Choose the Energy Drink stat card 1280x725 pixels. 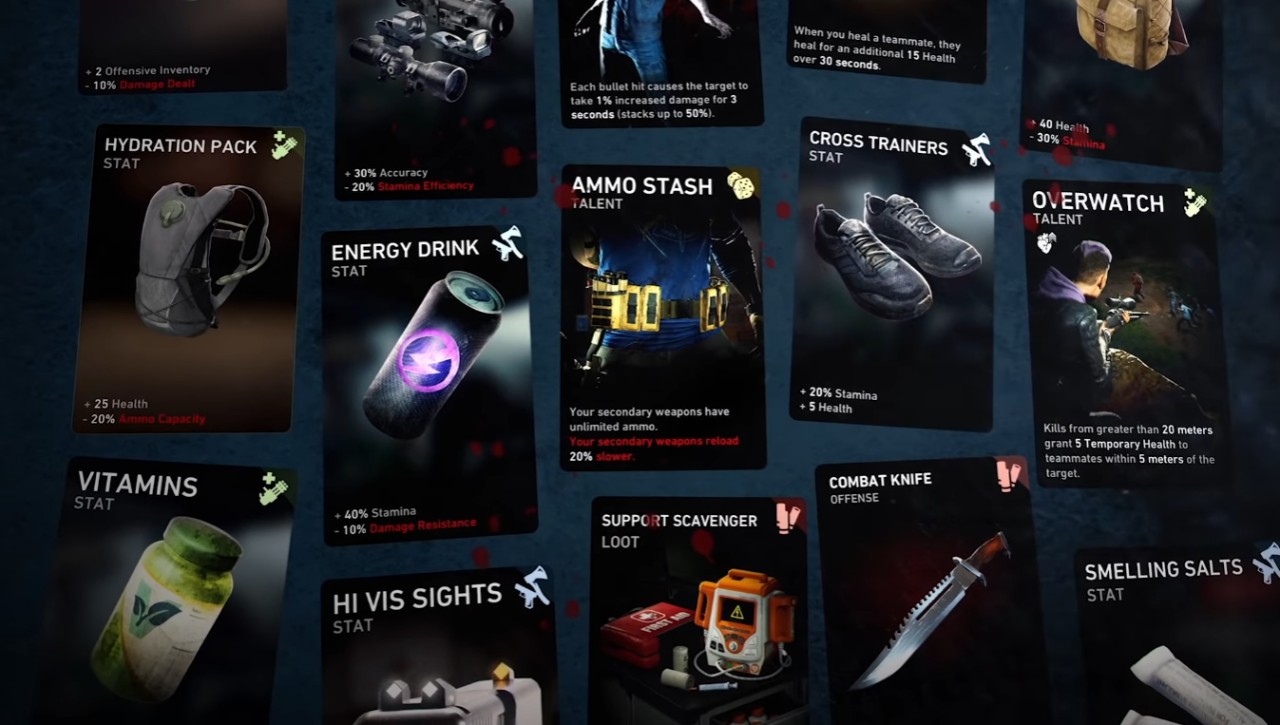pos(428,387)
